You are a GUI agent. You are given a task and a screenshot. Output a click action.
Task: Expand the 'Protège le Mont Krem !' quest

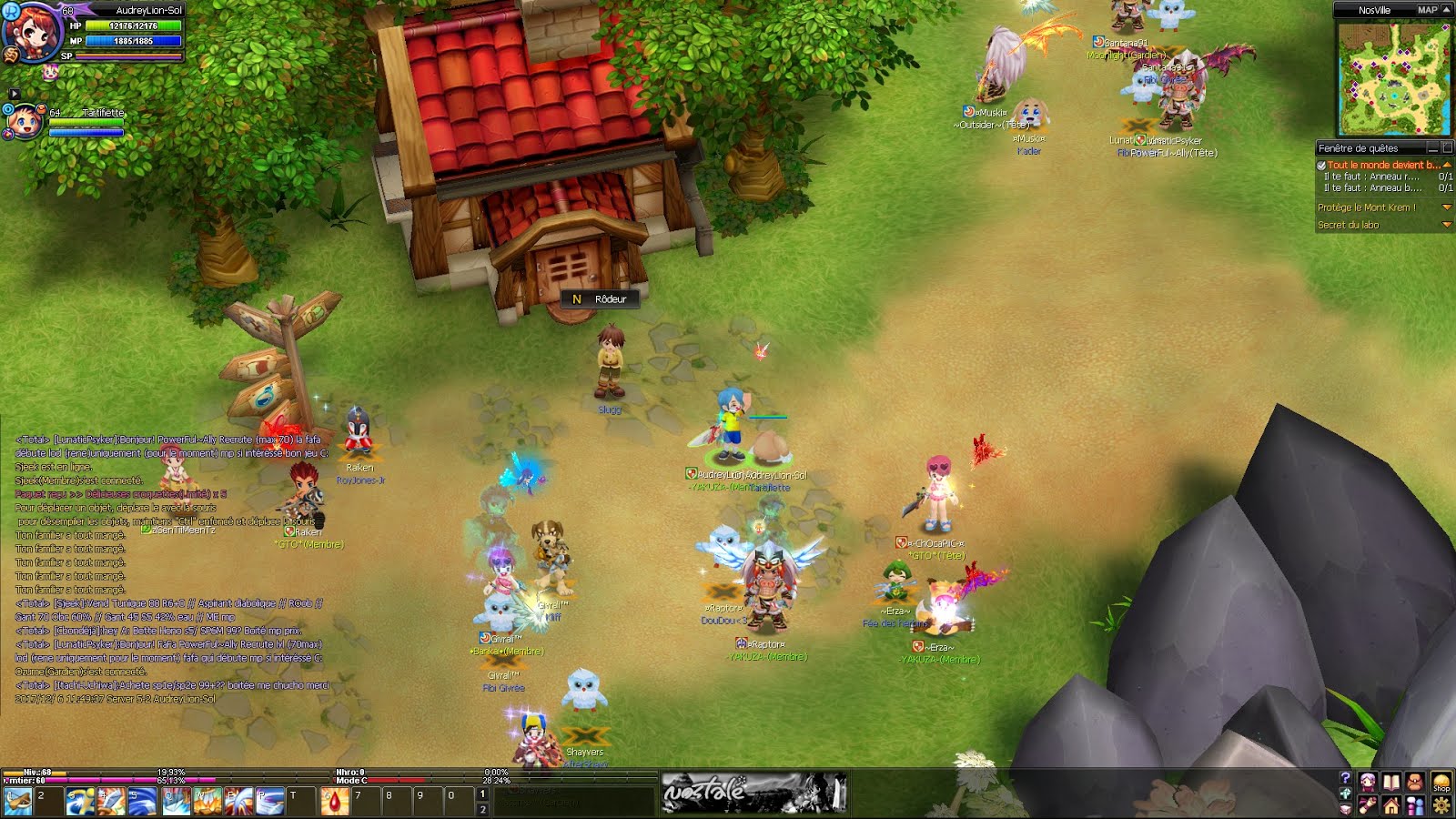(x=1447, y=207)
